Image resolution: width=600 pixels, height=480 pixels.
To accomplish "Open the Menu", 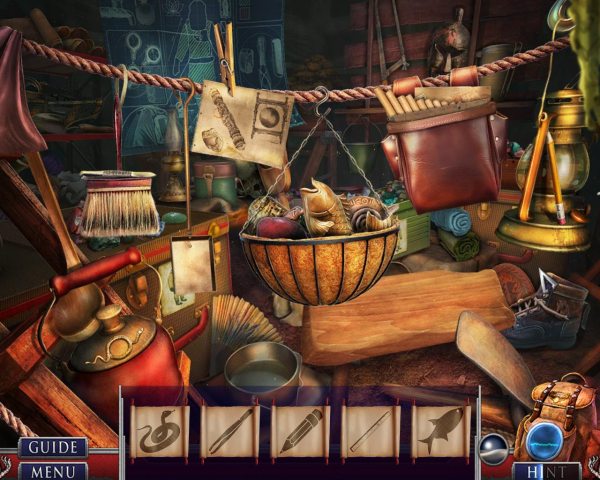I will pyautogui.click(x=53, y=470).
